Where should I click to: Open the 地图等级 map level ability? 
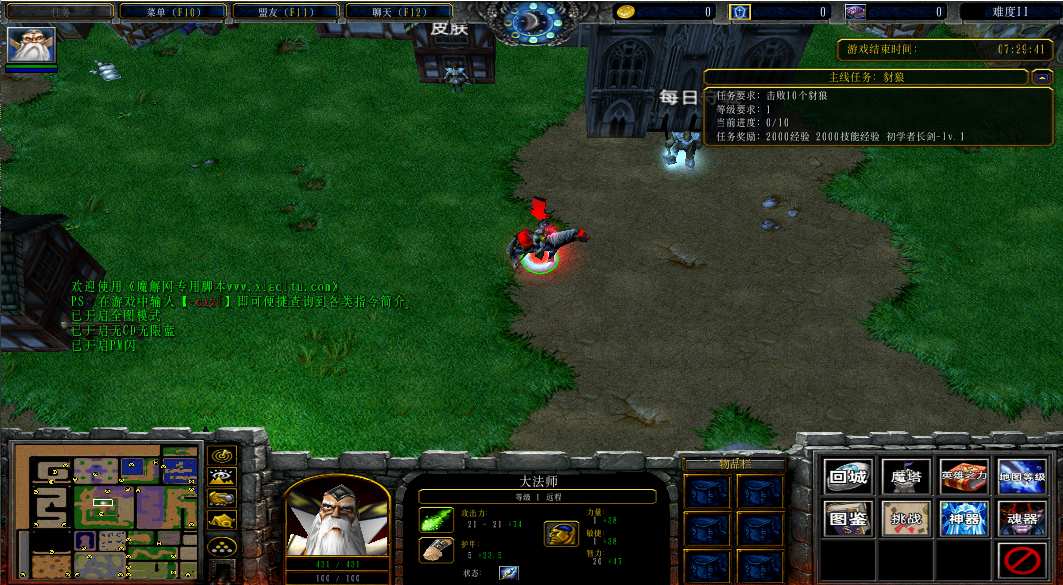point(1022,477)
